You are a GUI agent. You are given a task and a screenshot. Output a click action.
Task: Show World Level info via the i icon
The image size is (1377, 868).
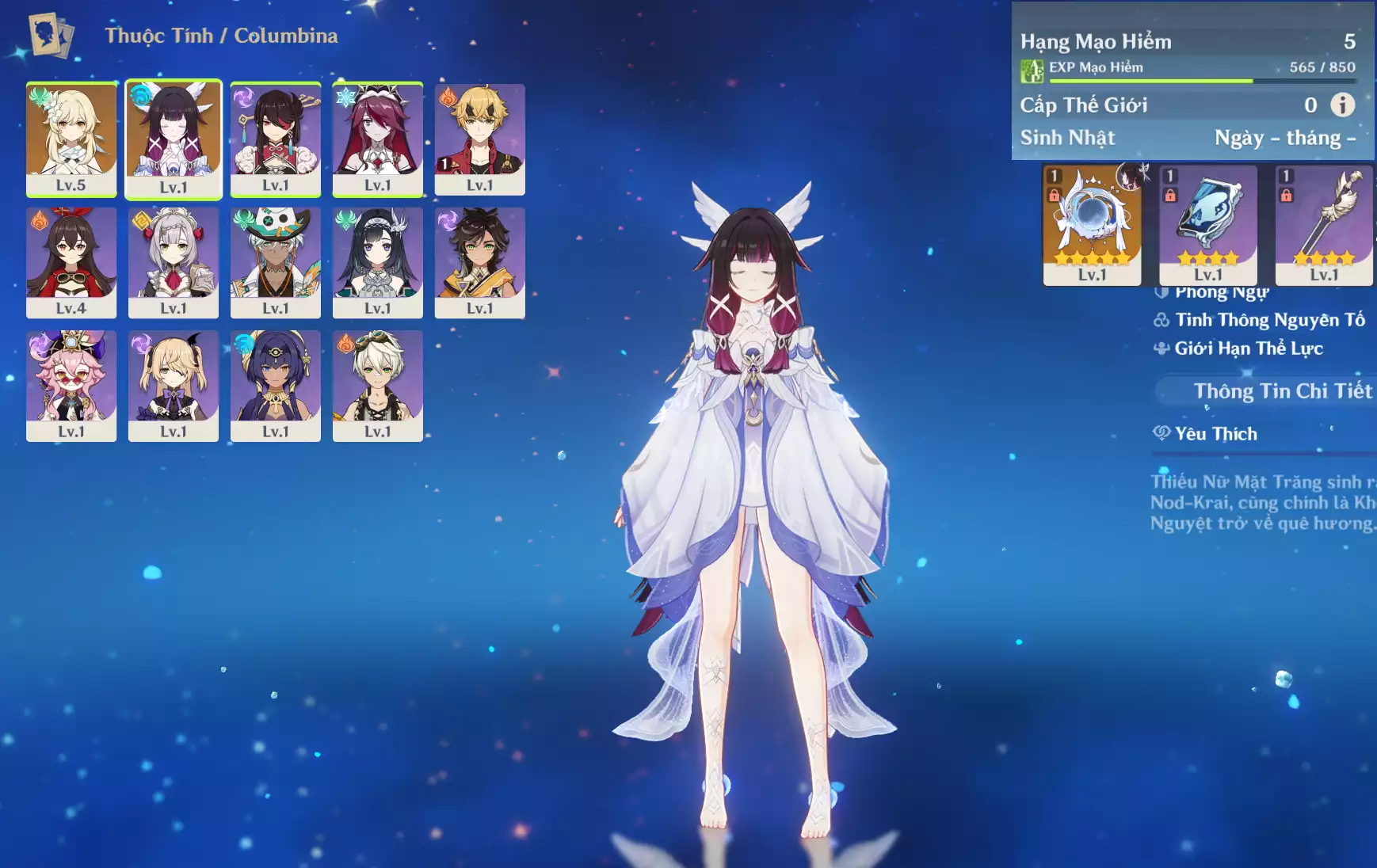click(1342, 105)
